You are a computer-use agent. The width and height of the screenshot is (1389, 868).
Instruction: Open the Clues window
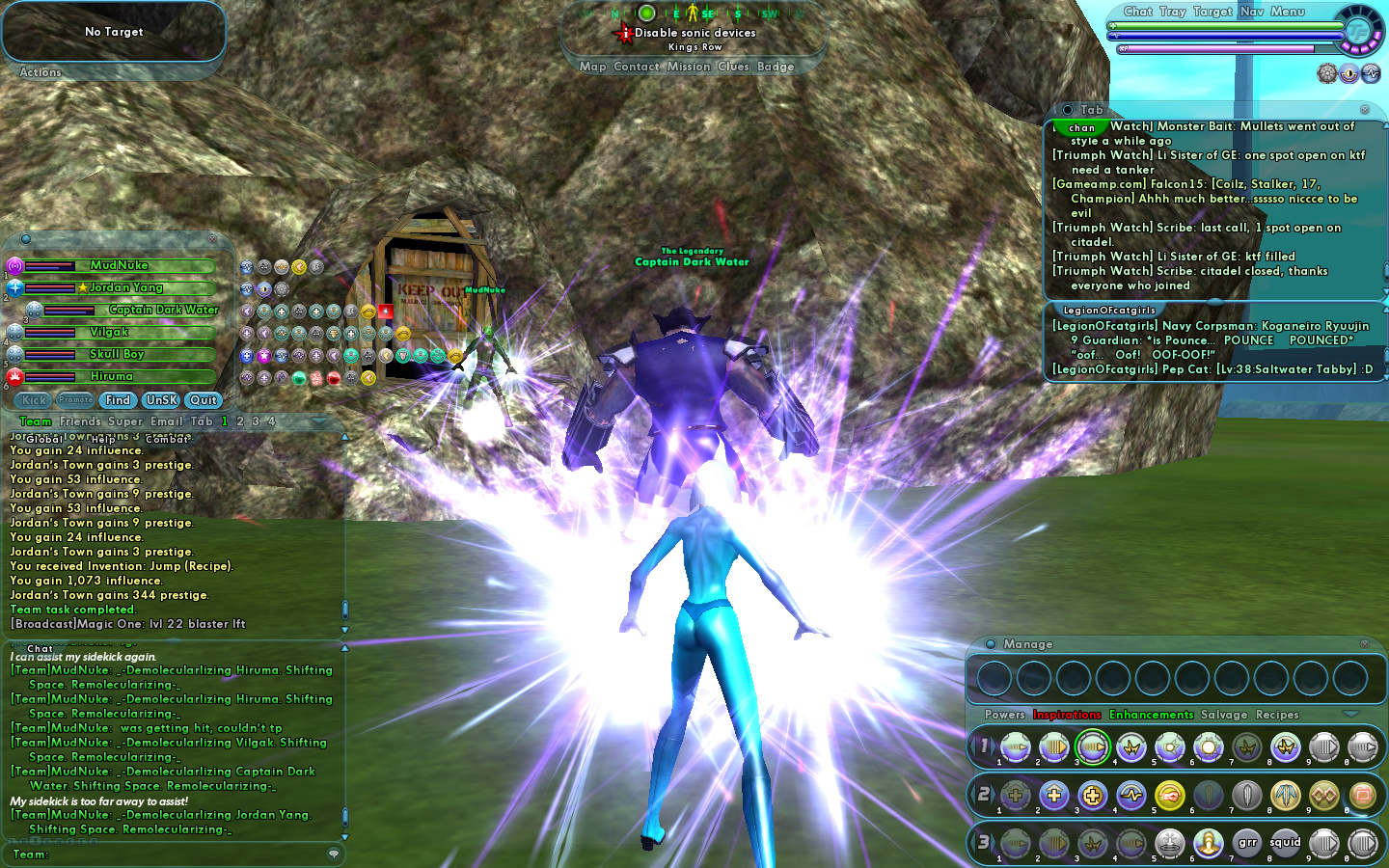[x=733, y=67]
